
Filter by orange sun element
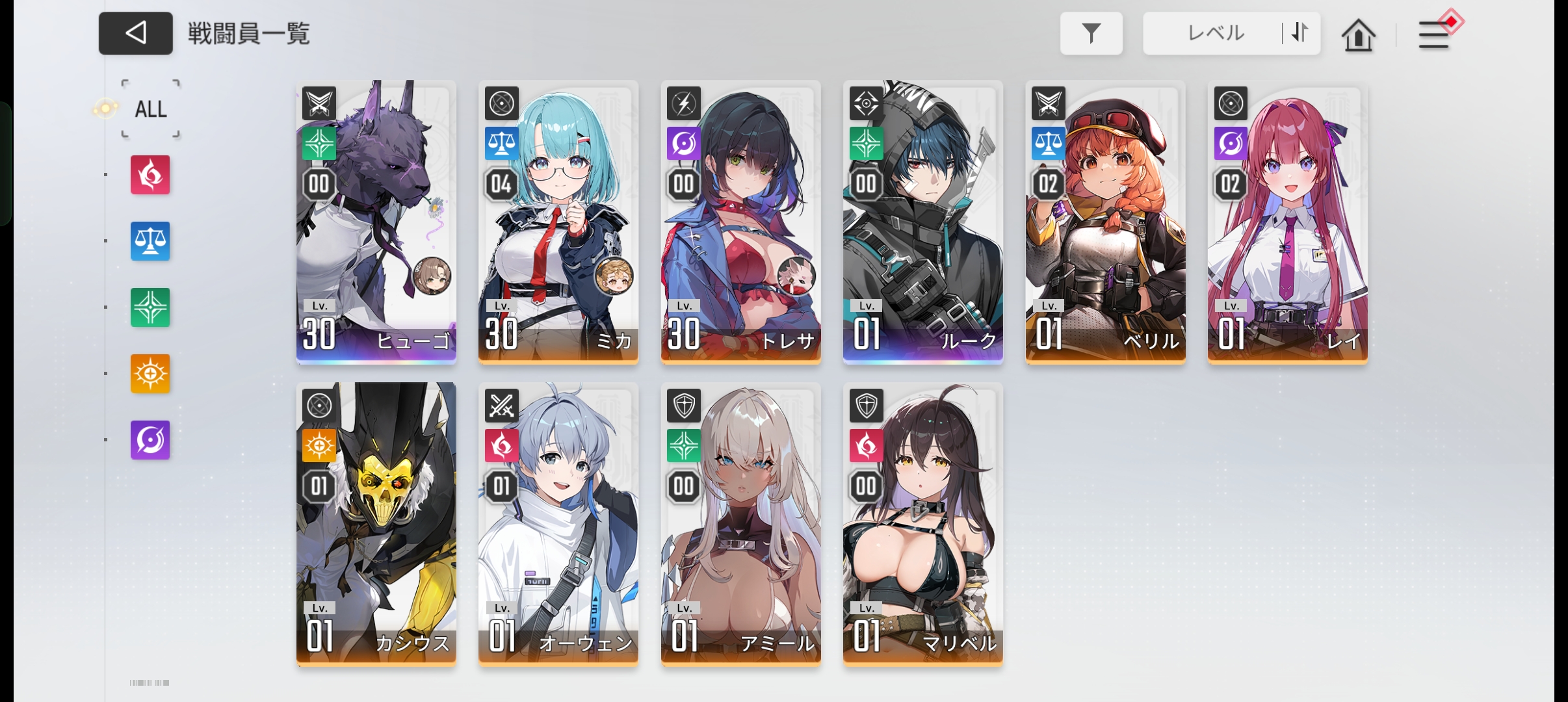click(x=150, y=374)
